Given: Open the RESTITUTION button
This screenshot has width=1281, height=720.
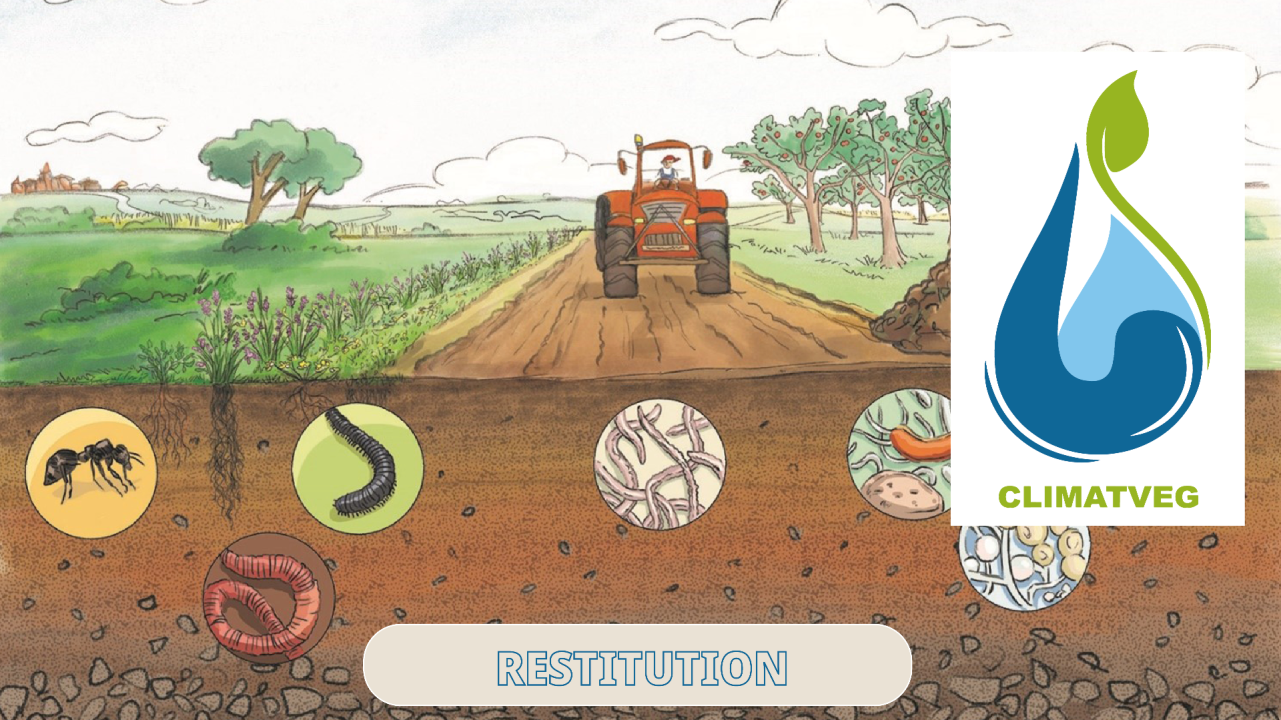Looking at the screenshot, I should coord(637,666).
